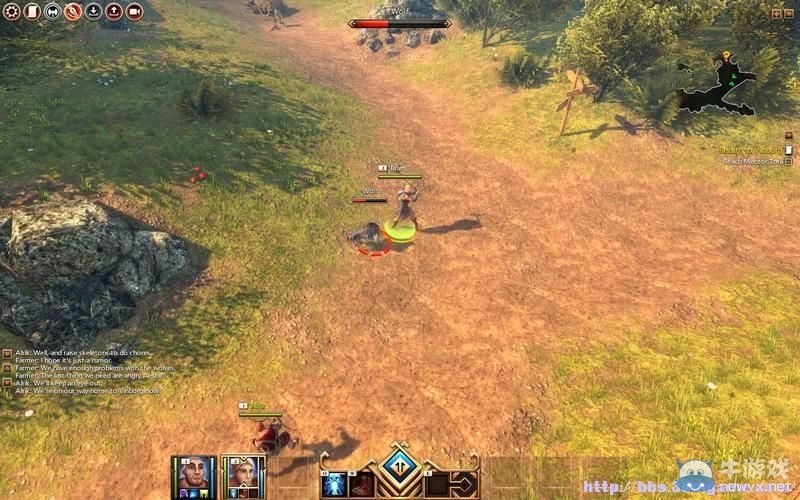Activate the blue glowing figure ability
800x500 pixels.
pyautogui.click(x=334, y=484)
